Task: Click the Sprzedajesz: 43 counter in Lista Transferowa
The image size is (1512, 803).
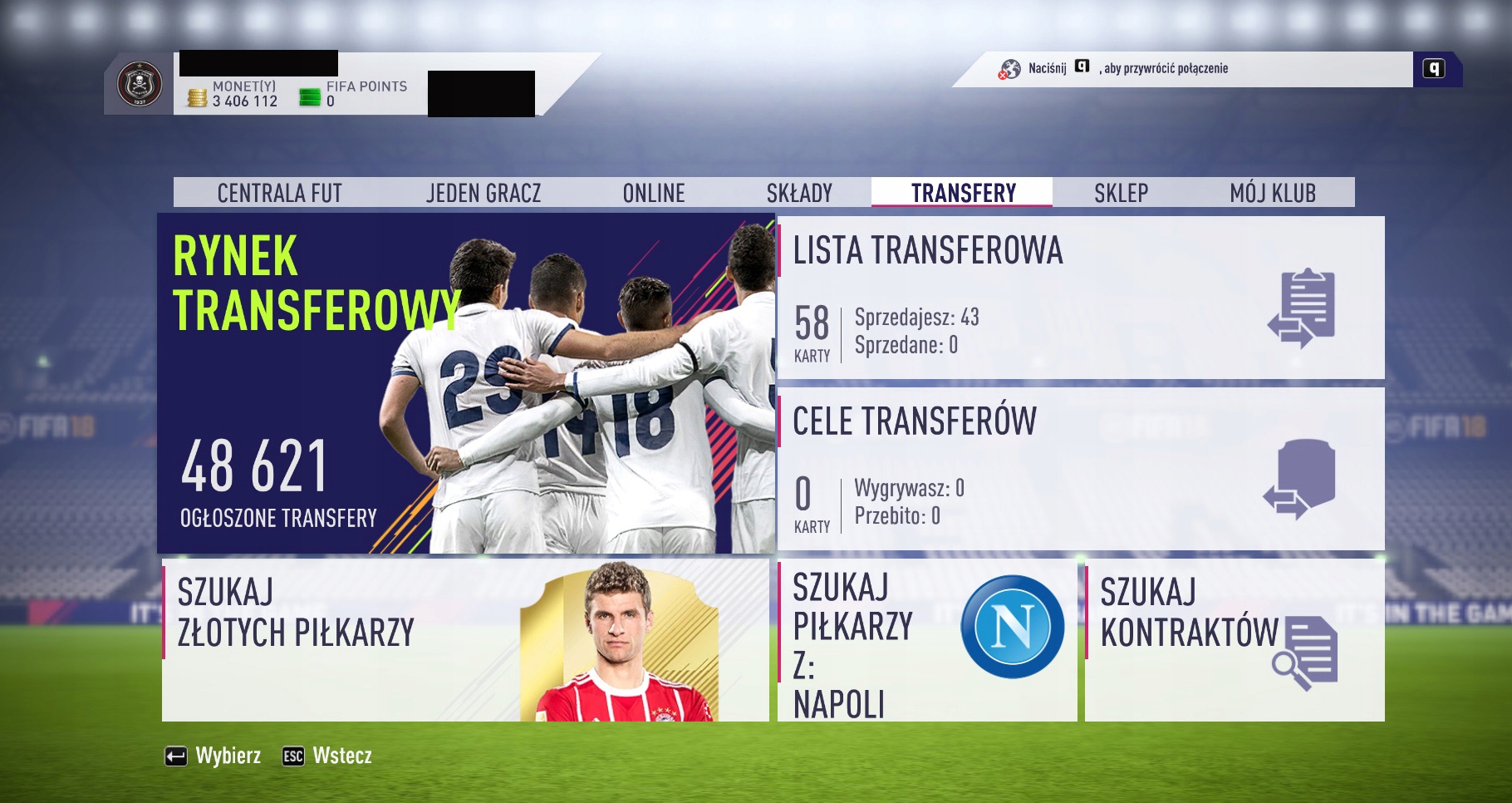Action: [916, 317]
